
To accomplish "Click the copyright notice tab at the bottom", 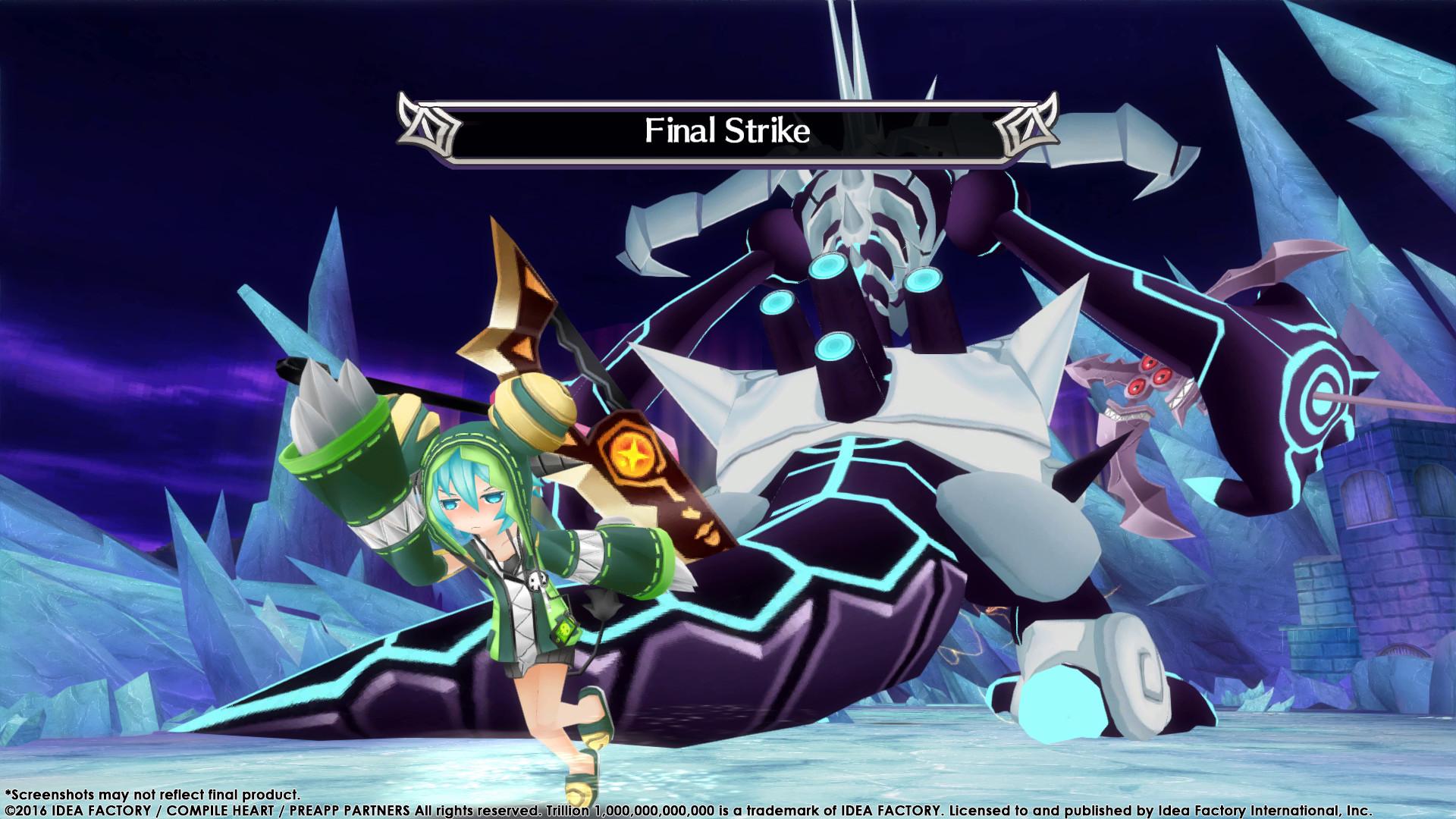I will [x=720, y=808].
